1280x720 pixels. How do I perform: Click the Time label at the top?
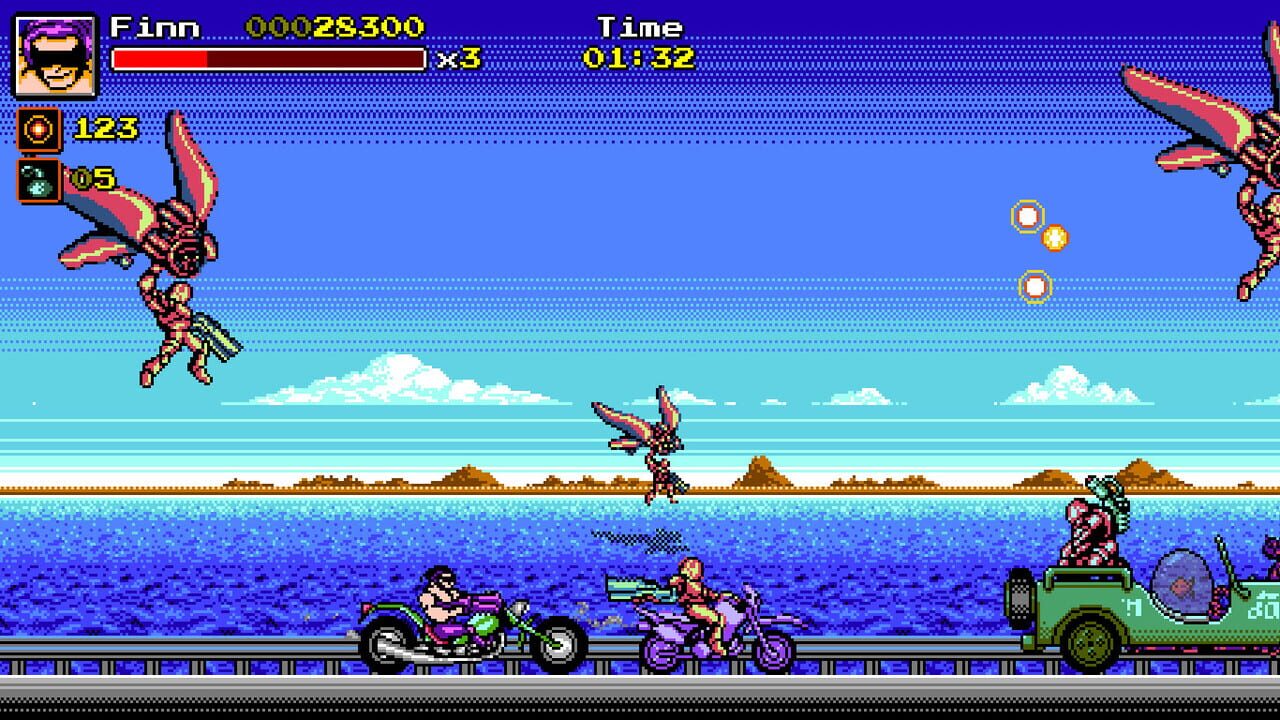tap(640, 26)
